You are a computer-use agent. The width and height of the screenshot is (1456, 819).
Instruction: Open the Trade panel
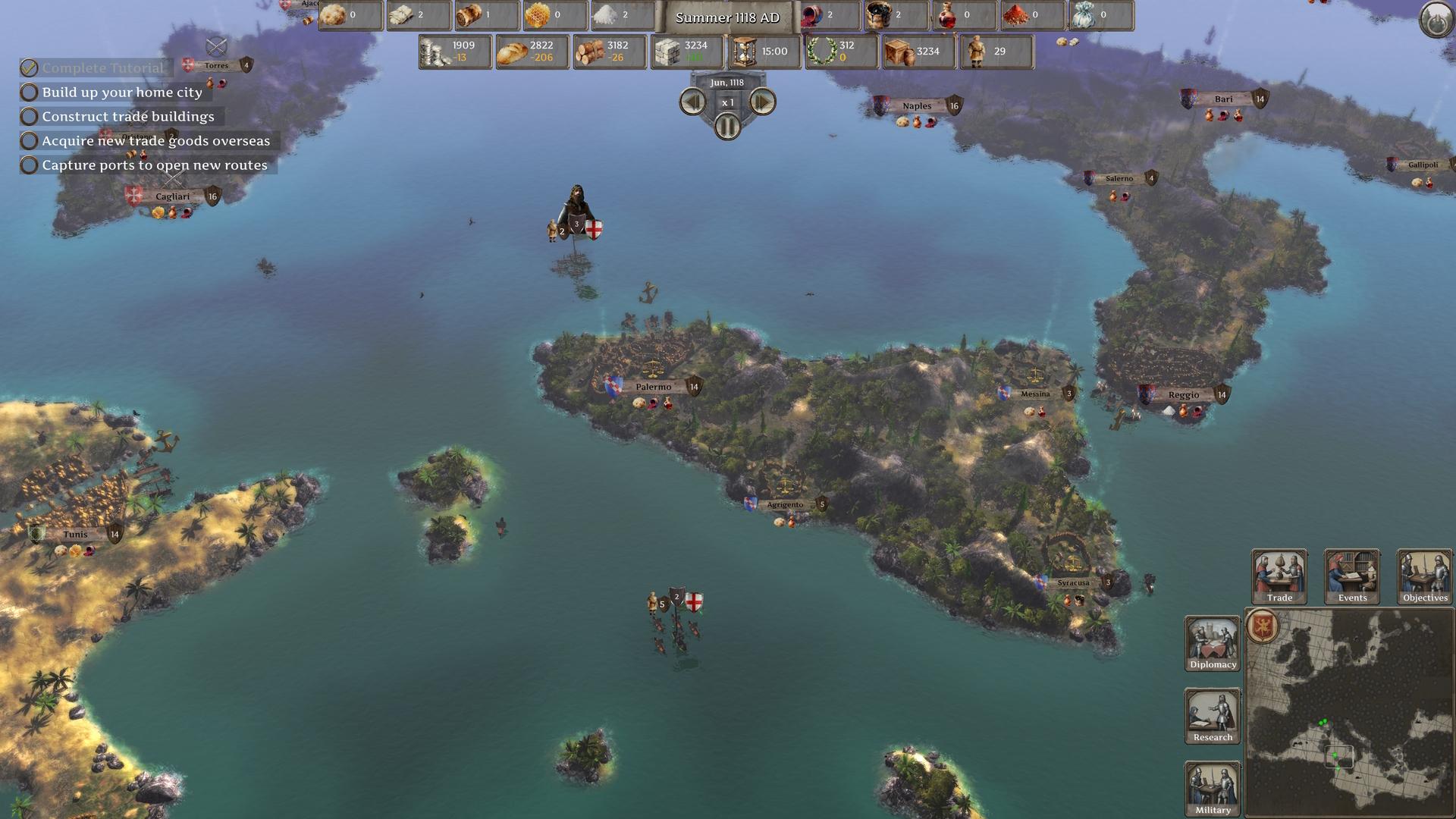pos(1279,575)
